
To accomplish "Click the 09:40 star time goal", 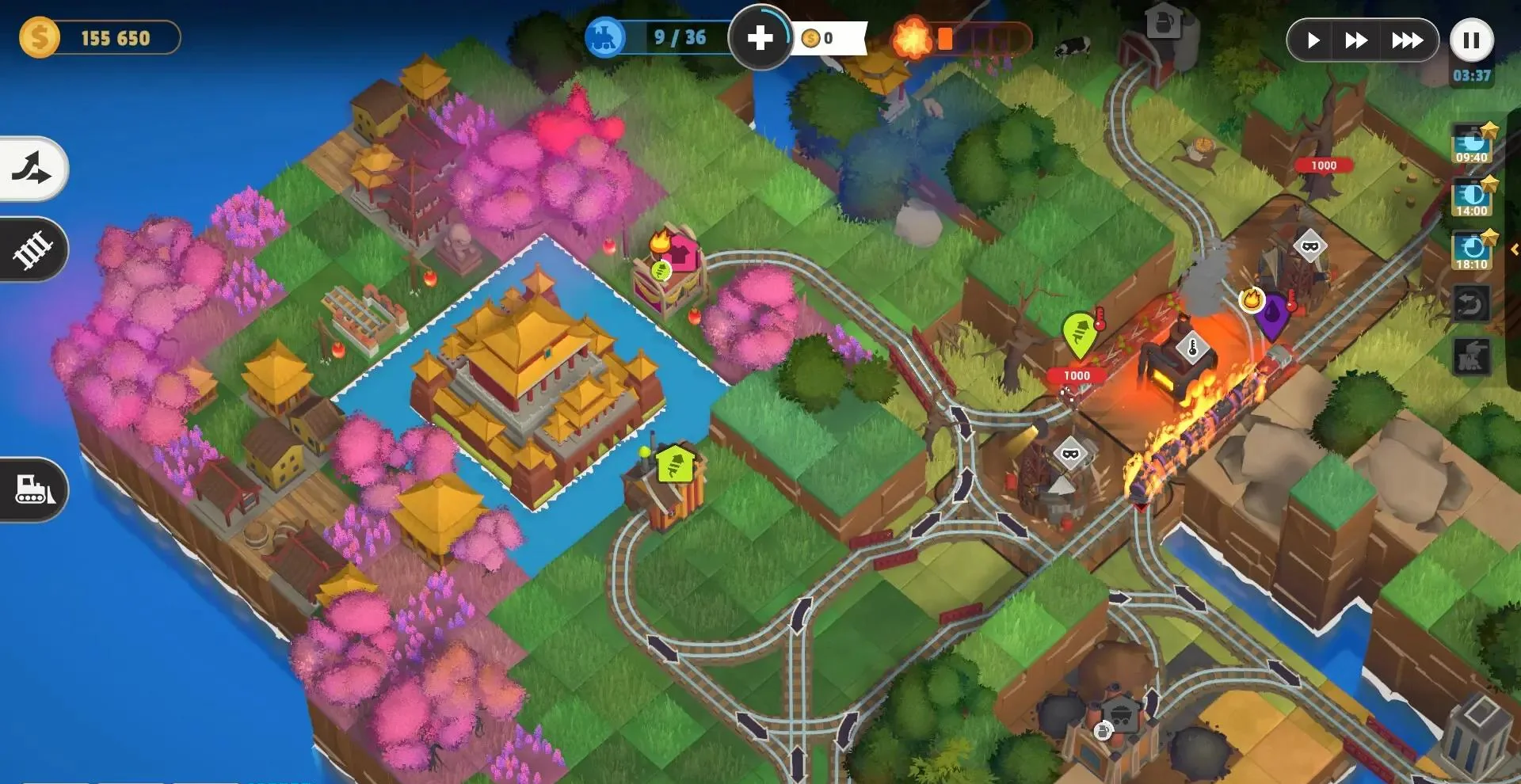I will point(1471,143).
